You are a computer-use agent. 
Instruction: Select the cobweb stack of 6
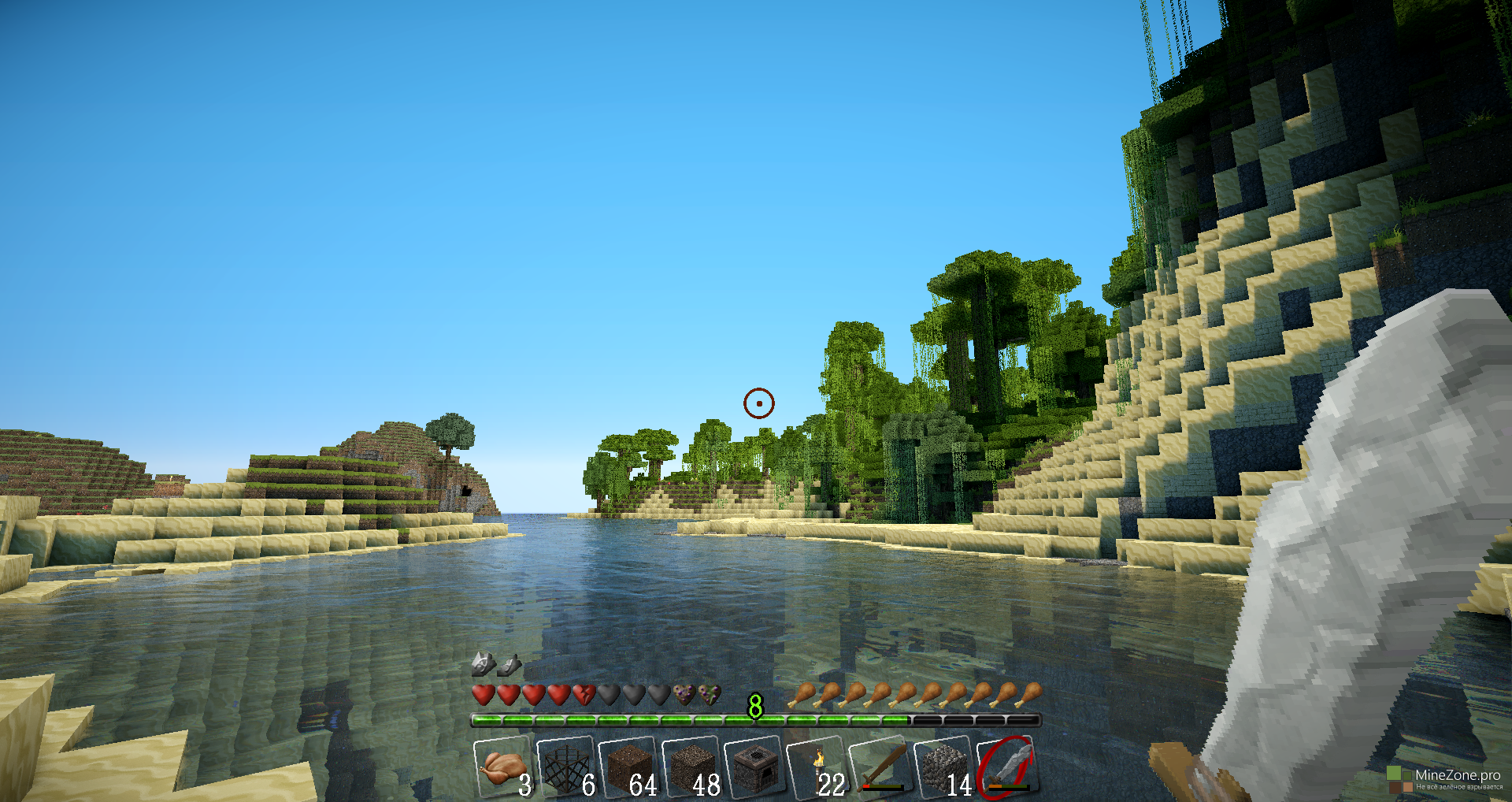[x=565, y=767]
